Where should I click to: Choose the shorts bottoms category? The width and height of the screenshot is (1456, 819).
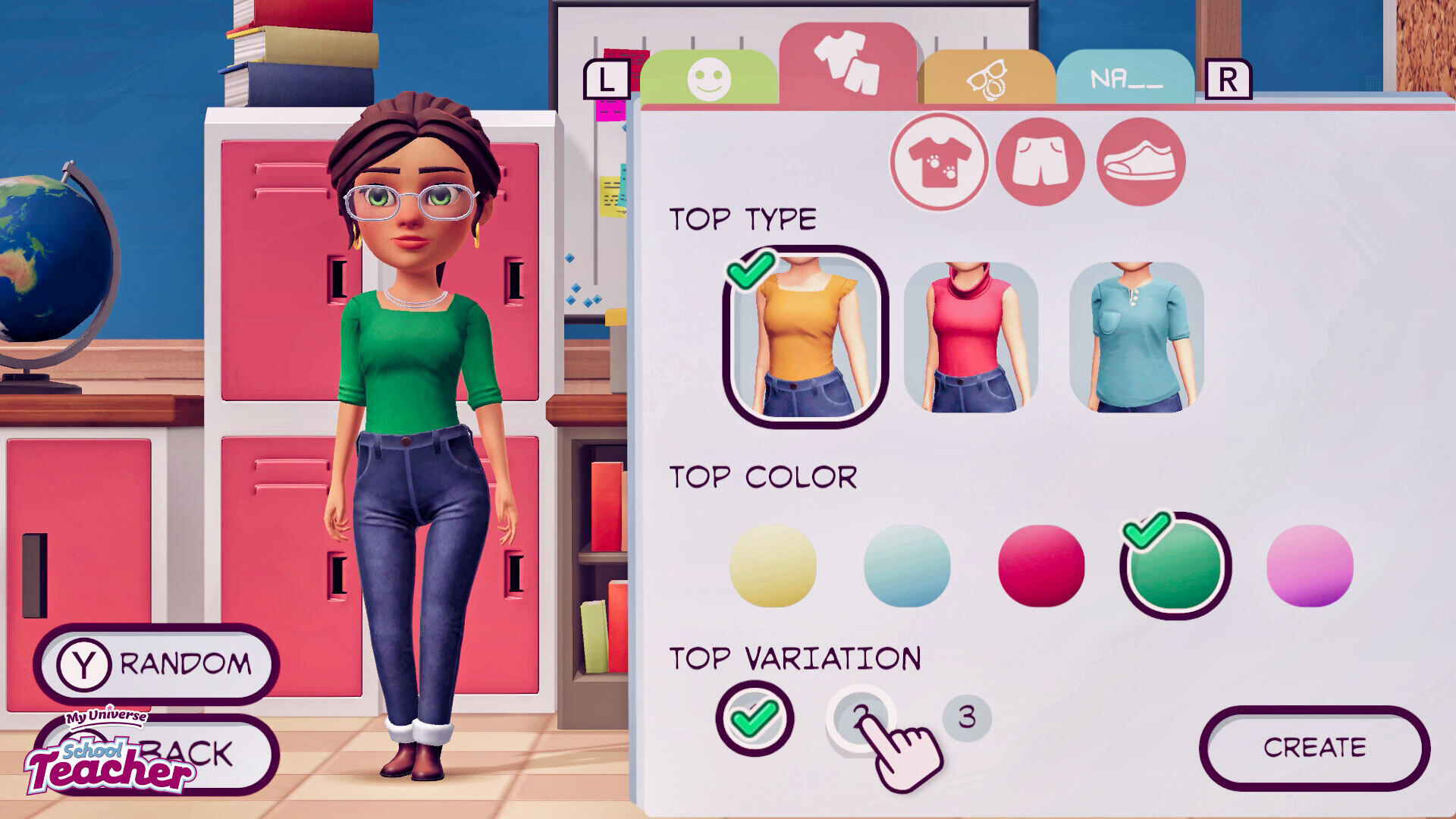1040,162
